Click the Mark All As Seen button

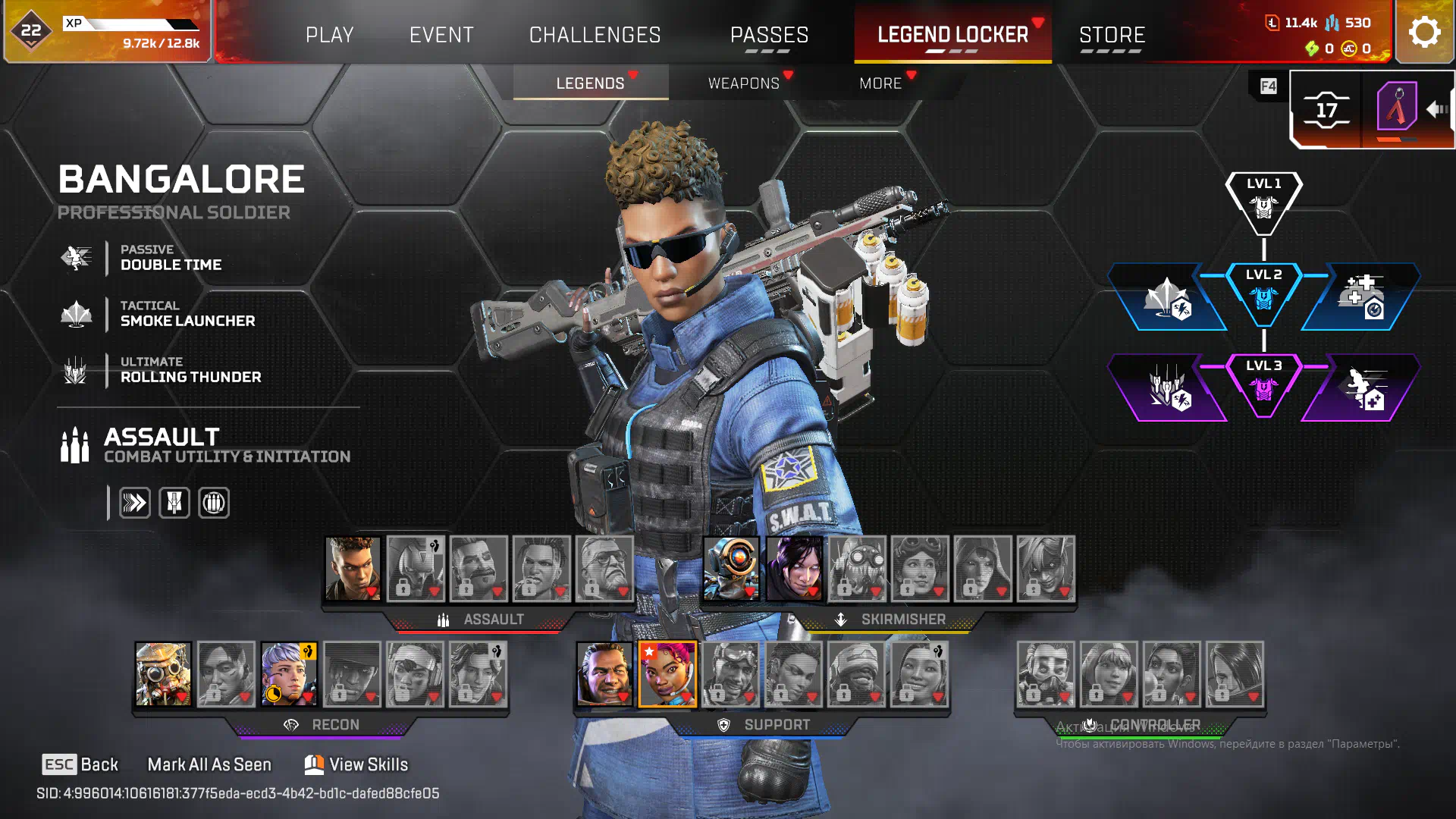(x=209, y=764)
